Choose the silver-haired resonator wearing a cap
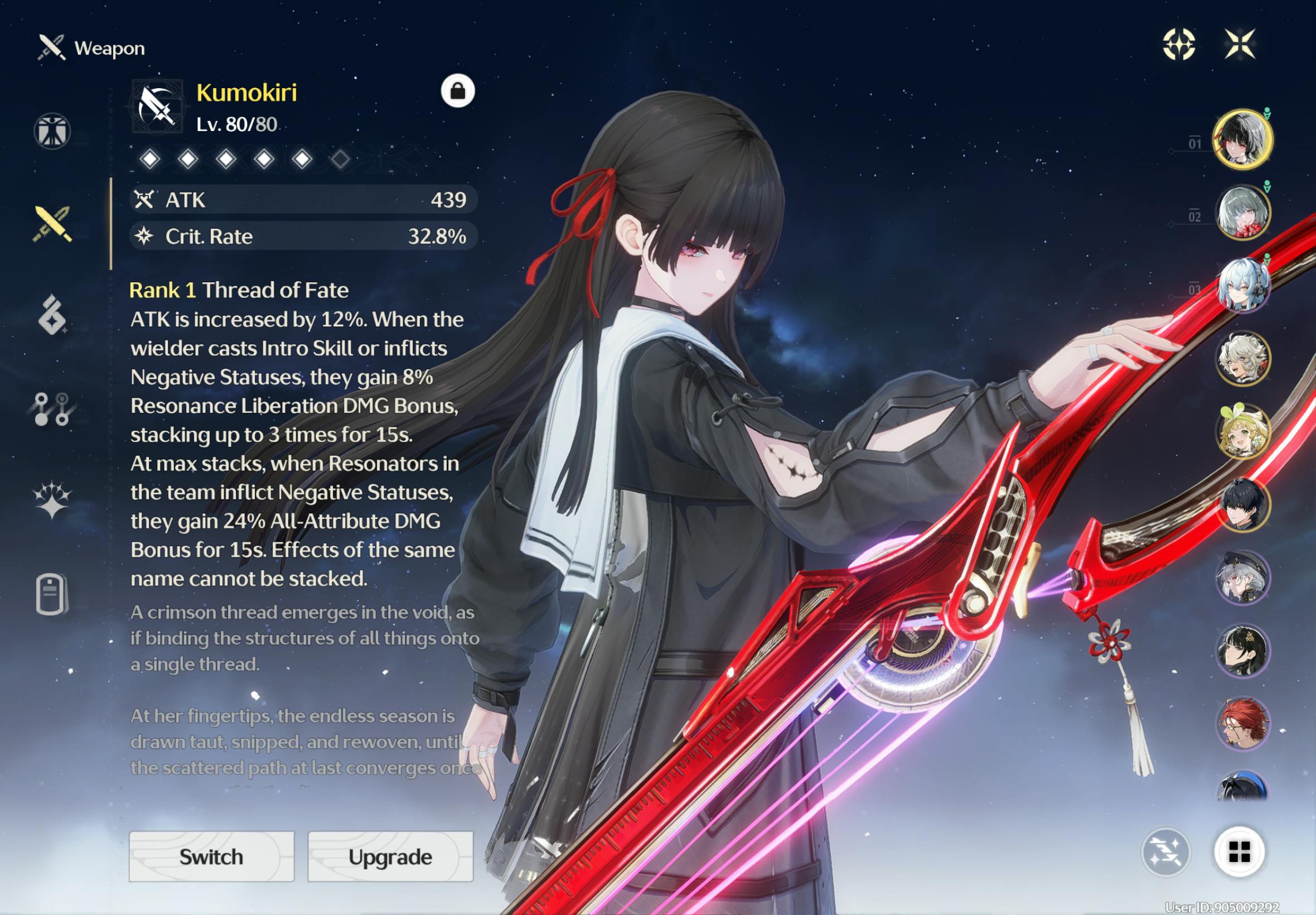 pyautogui.click(x=1242, y=578)
